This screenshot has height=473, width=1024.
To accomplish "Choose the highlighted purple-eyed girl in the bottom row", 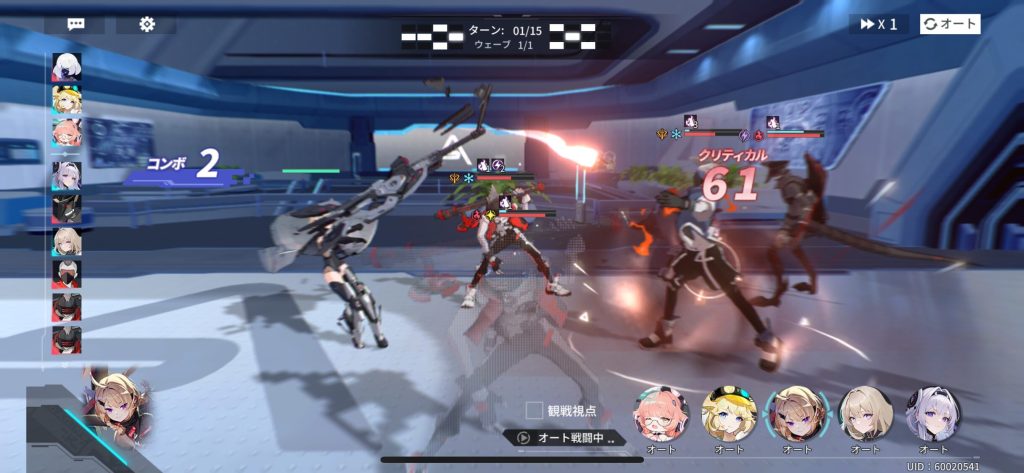I will [797, 412].
